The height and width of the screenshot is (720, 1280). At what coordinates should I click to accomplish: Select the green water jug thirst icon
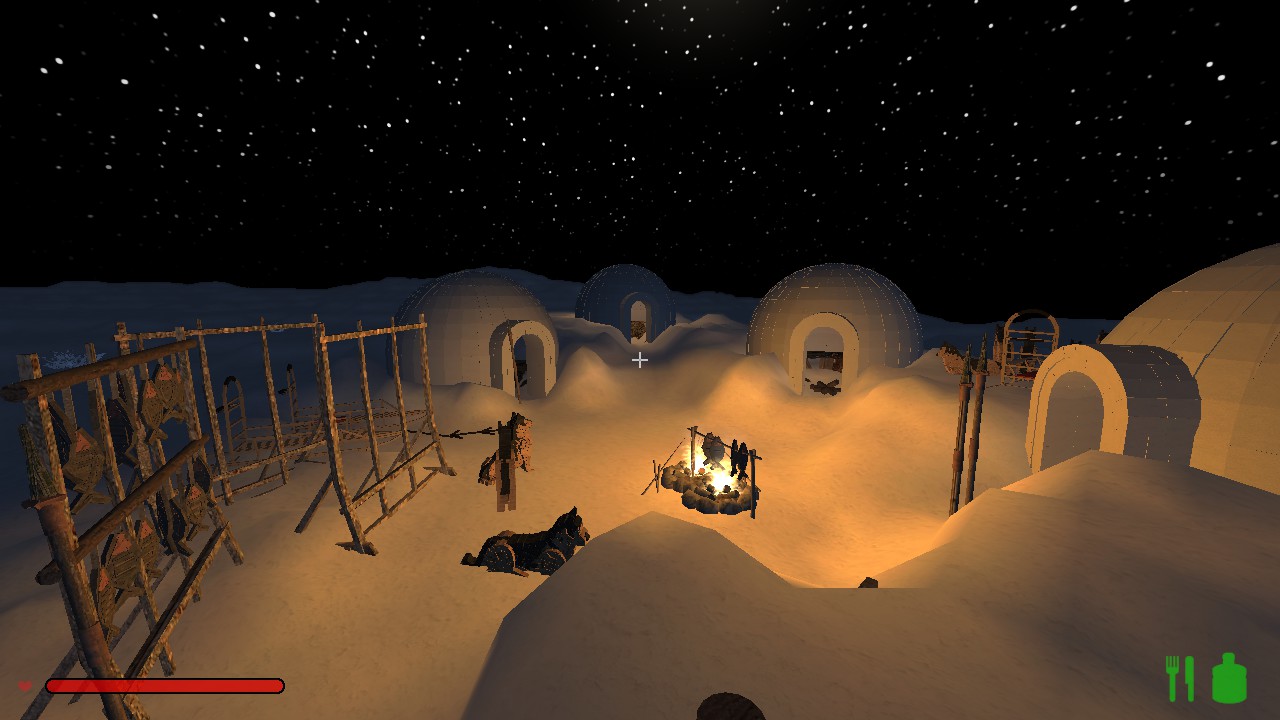tap(1229, 678)
